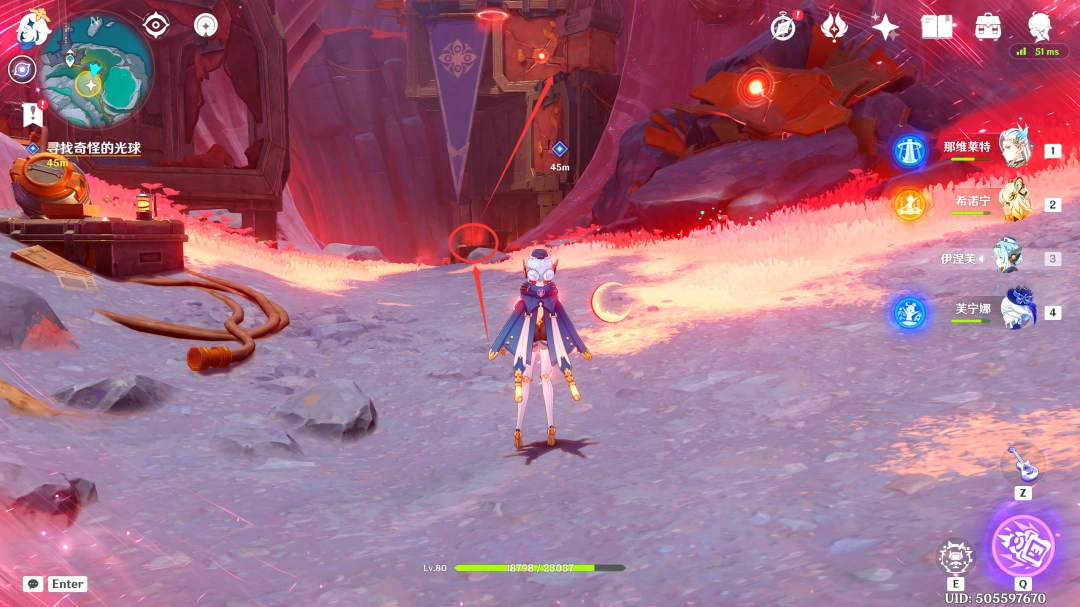Open the chat box
This screenshot has height=607, width=1080.
(x=34, y=584)
